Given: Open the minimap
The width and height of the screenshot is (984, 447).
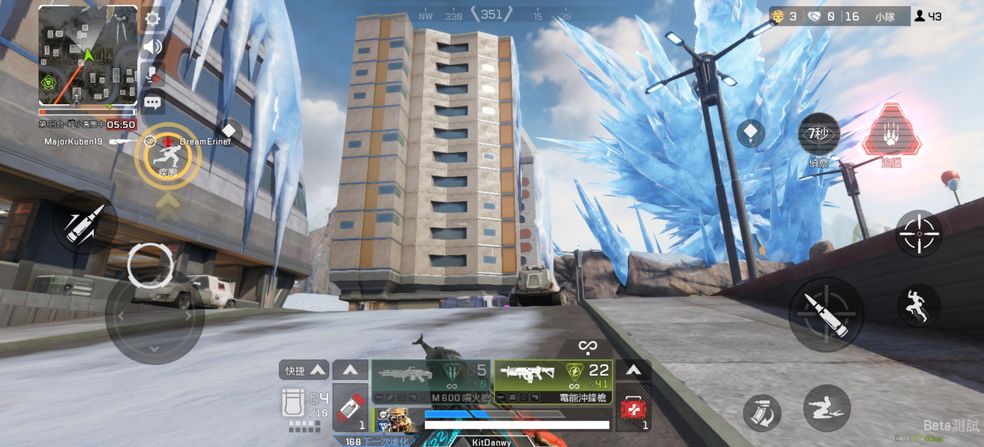Looking at the screenshot, I should (88, 54).
